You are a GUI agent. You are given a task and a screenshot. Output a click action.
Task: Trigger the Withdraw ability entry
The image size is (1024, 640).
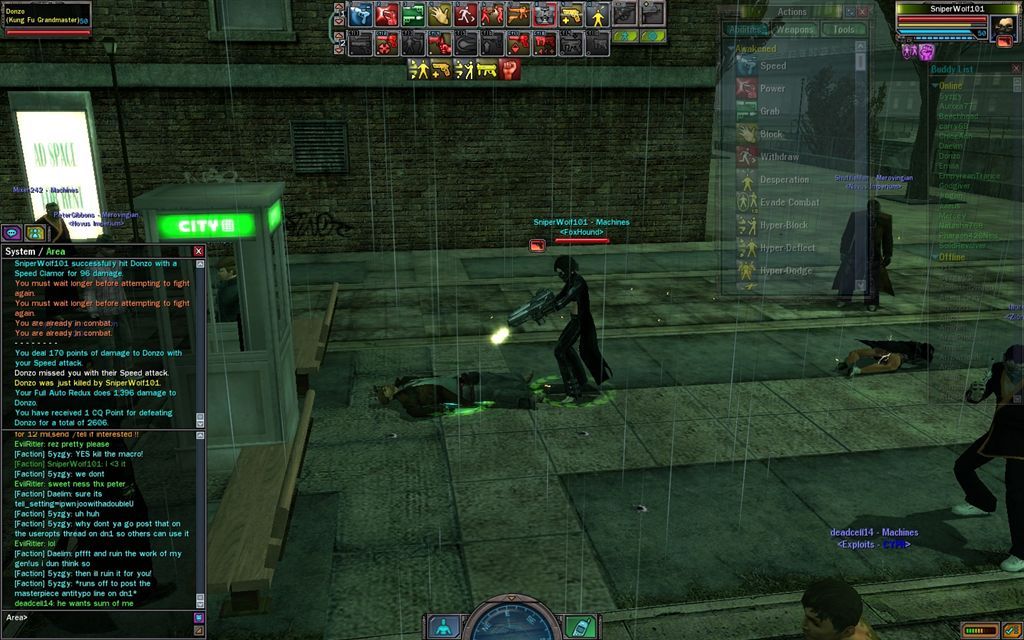(x=779, y=157)
